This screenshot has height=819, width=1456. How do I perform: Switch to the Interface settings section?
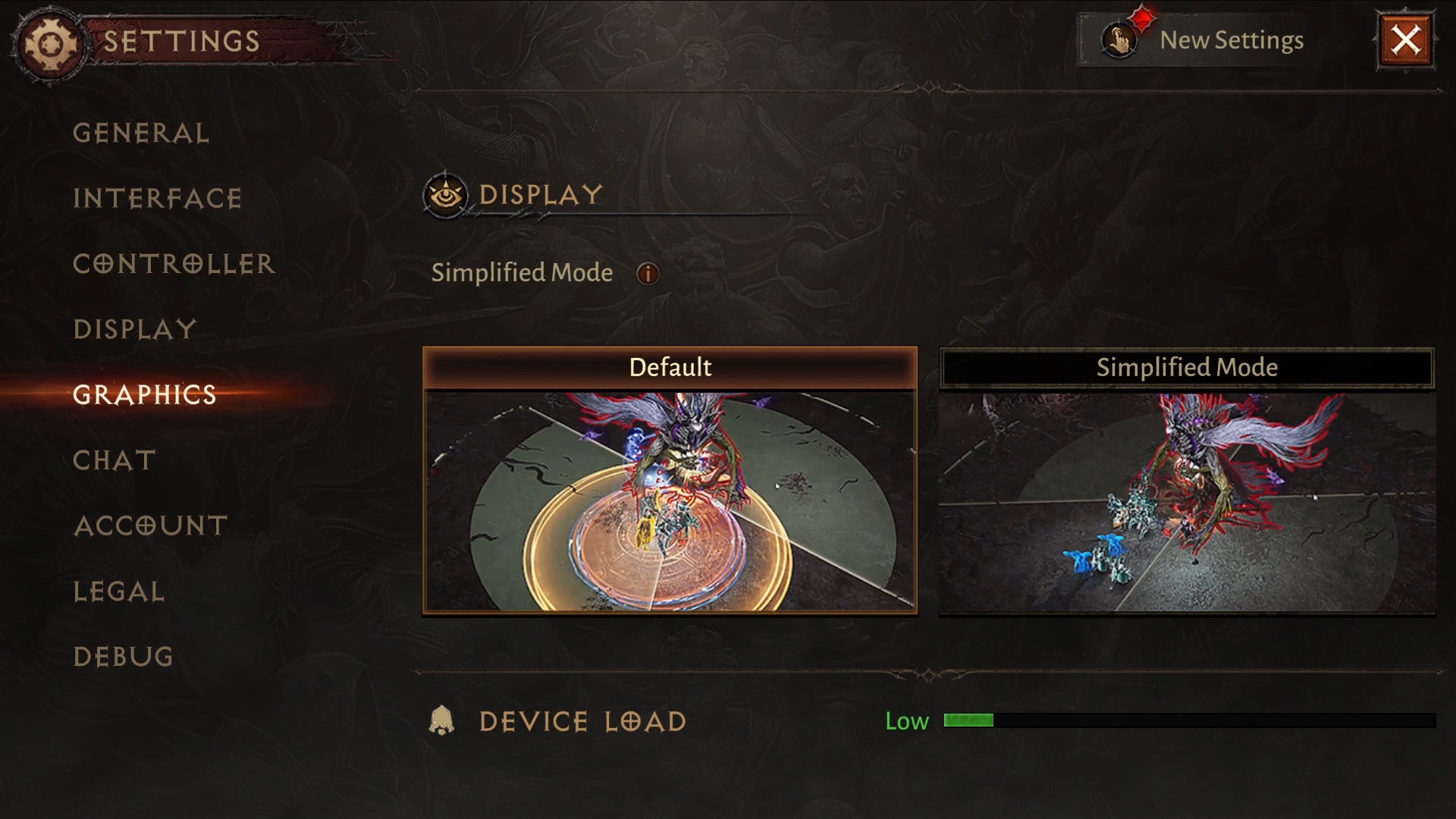tap(158, 199)
